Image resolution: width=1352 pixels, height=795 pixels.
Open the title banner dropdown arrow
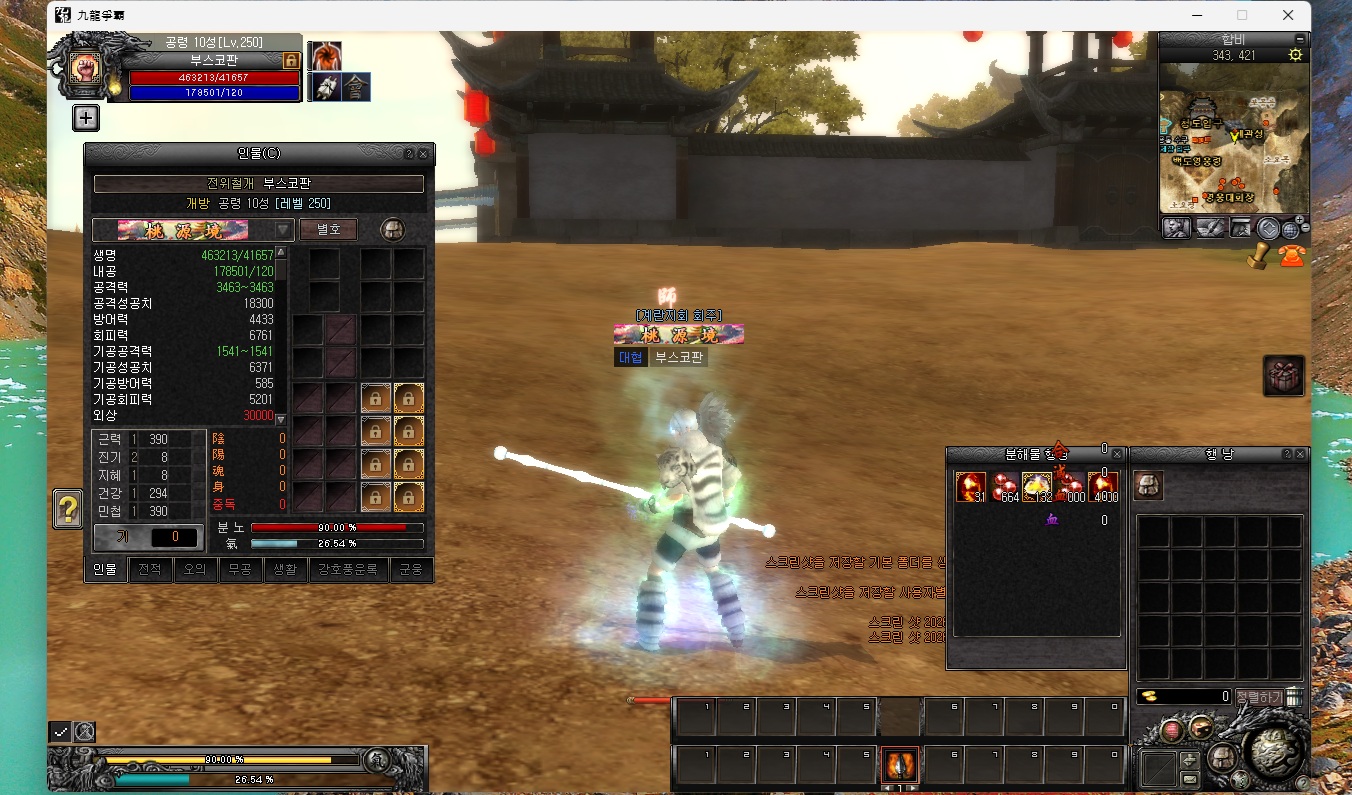283,230
